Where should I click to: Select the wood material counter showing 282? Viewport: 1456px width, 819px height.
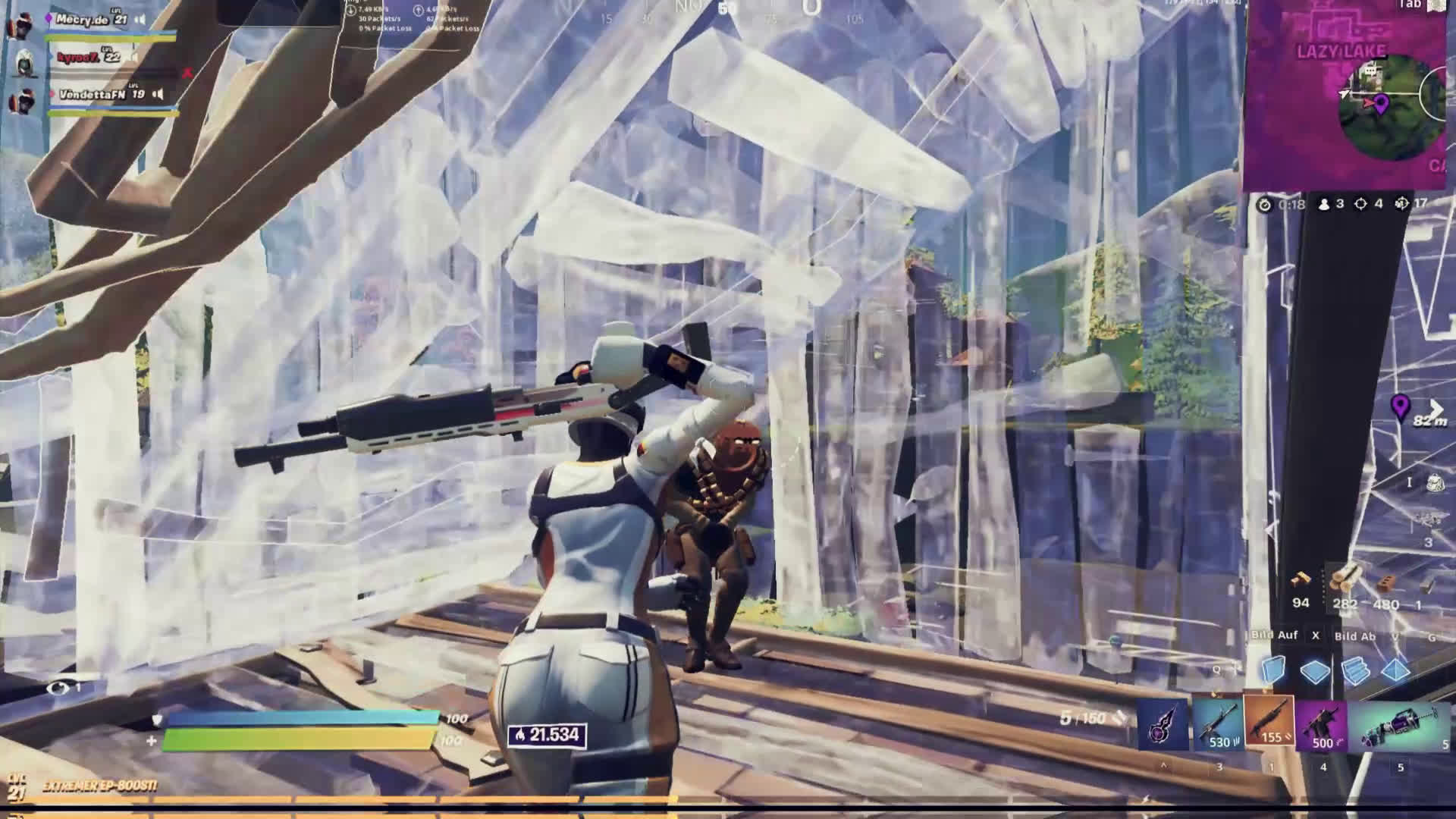[x=1345, y=585]
